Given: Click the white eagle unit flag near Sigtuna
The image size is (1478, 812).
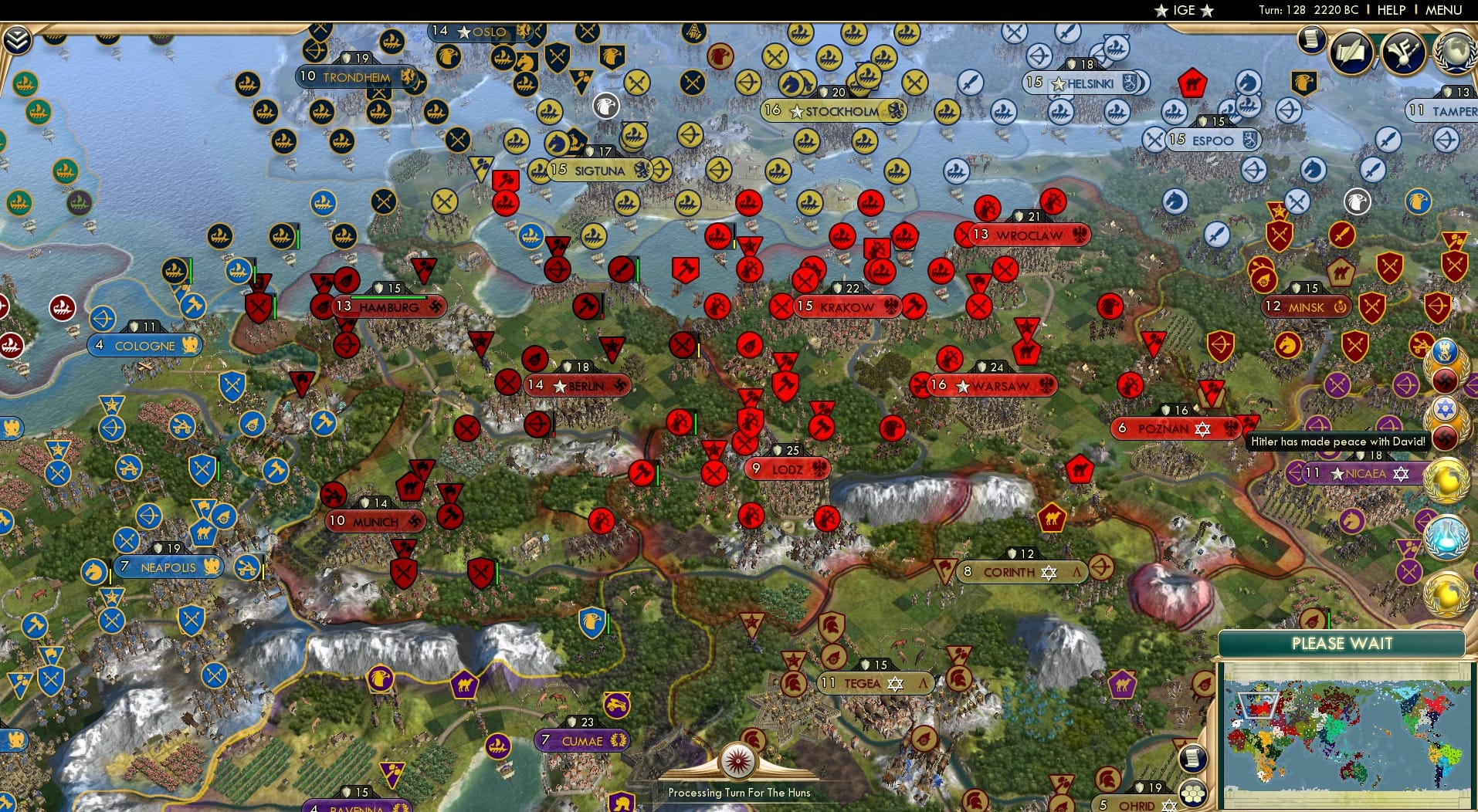Looking at the screenshot, I should (607, 107).
